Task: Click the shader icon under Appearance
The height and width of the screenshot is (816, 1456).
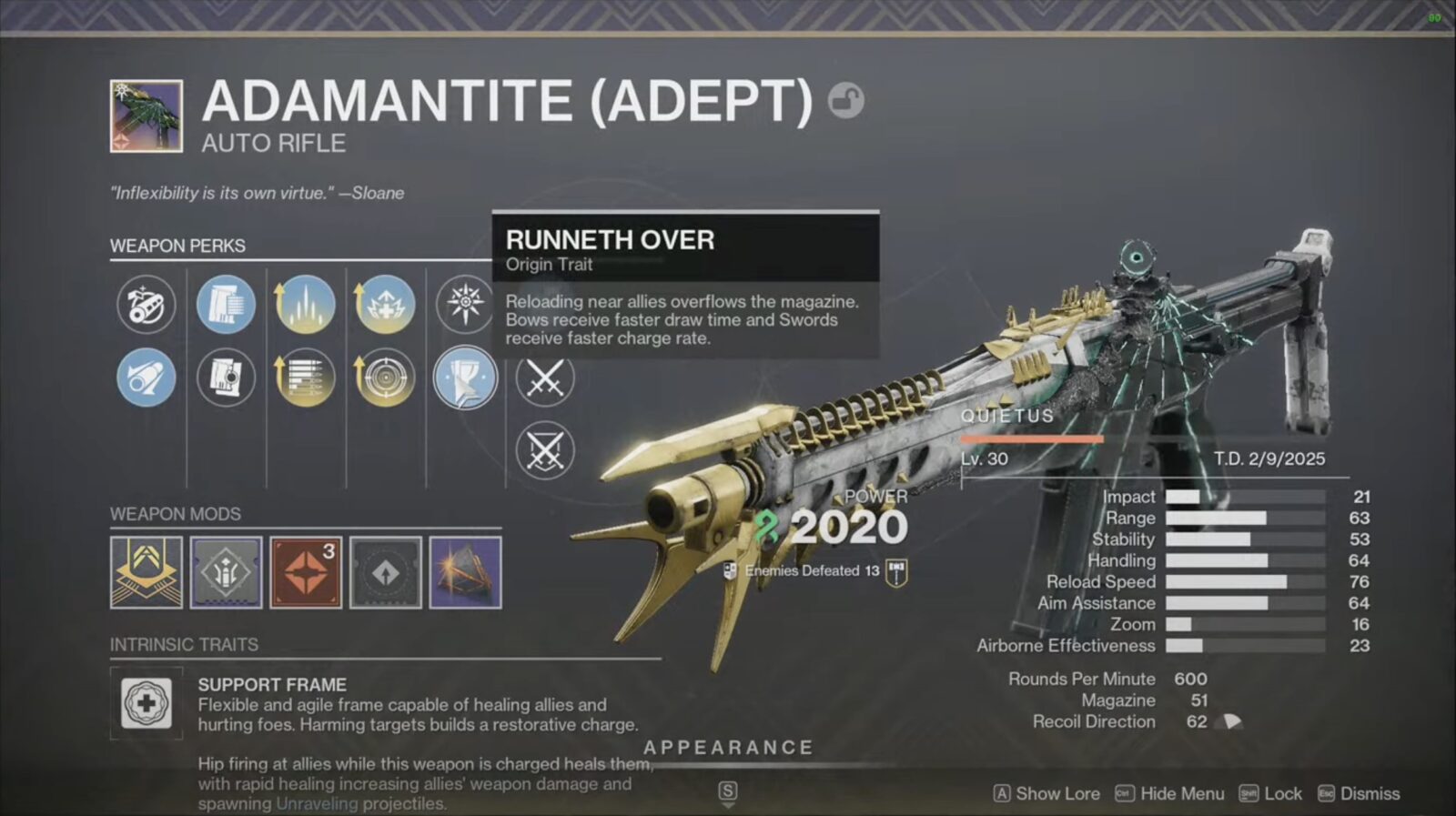Action: tap(464, 573)
